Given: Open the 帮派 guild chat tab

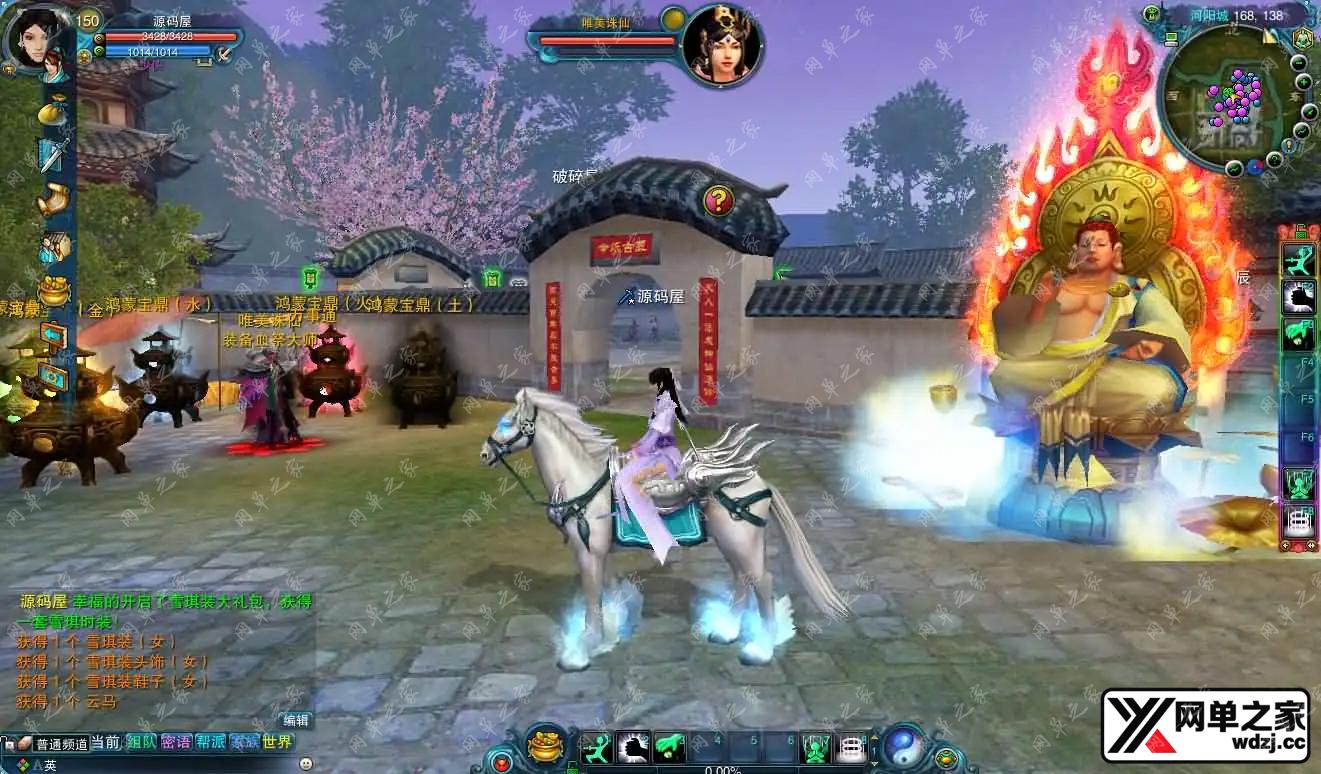Looking at the screenshot, I should tap(210, 742).
